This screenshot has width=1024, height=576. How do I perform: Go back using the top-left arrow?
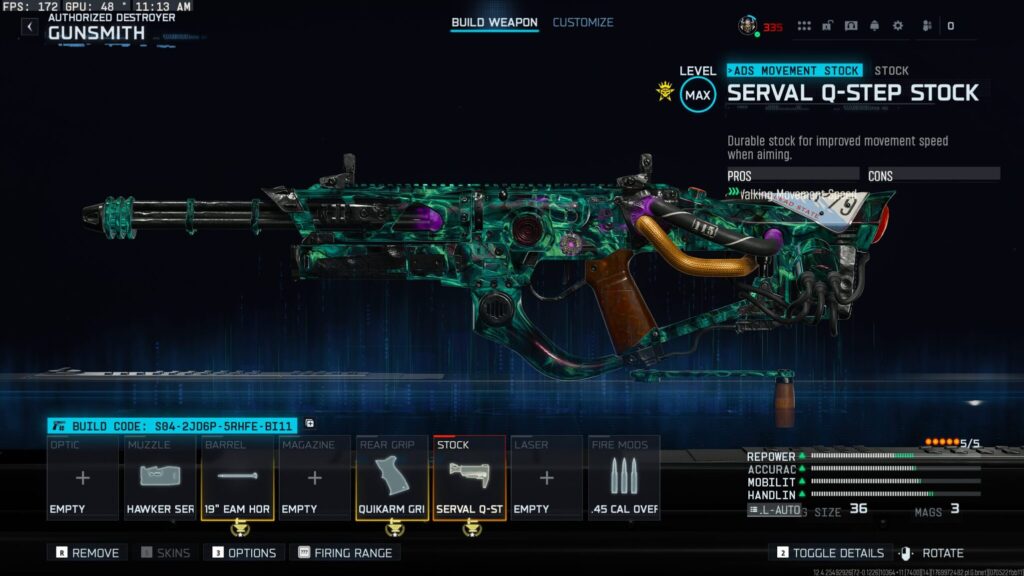pos(29,27)
